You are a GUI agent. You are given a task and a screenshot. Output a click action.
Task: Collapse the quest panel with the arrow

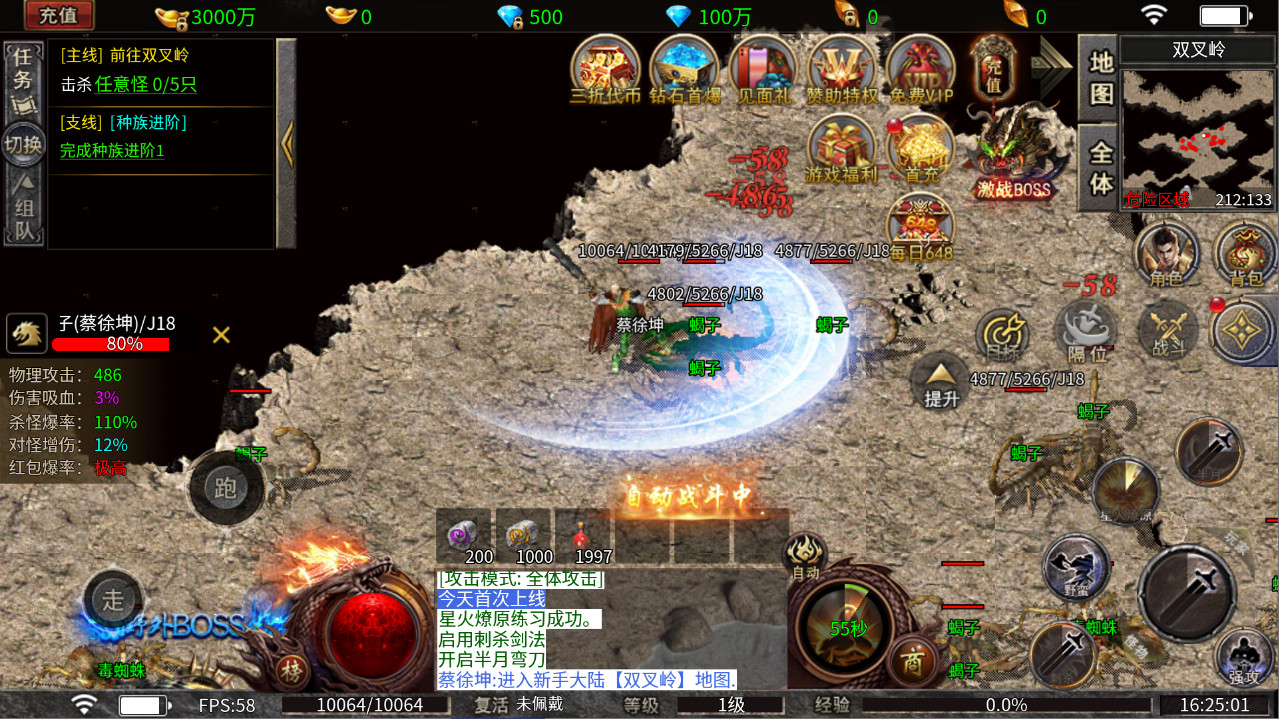coord(287,144)
